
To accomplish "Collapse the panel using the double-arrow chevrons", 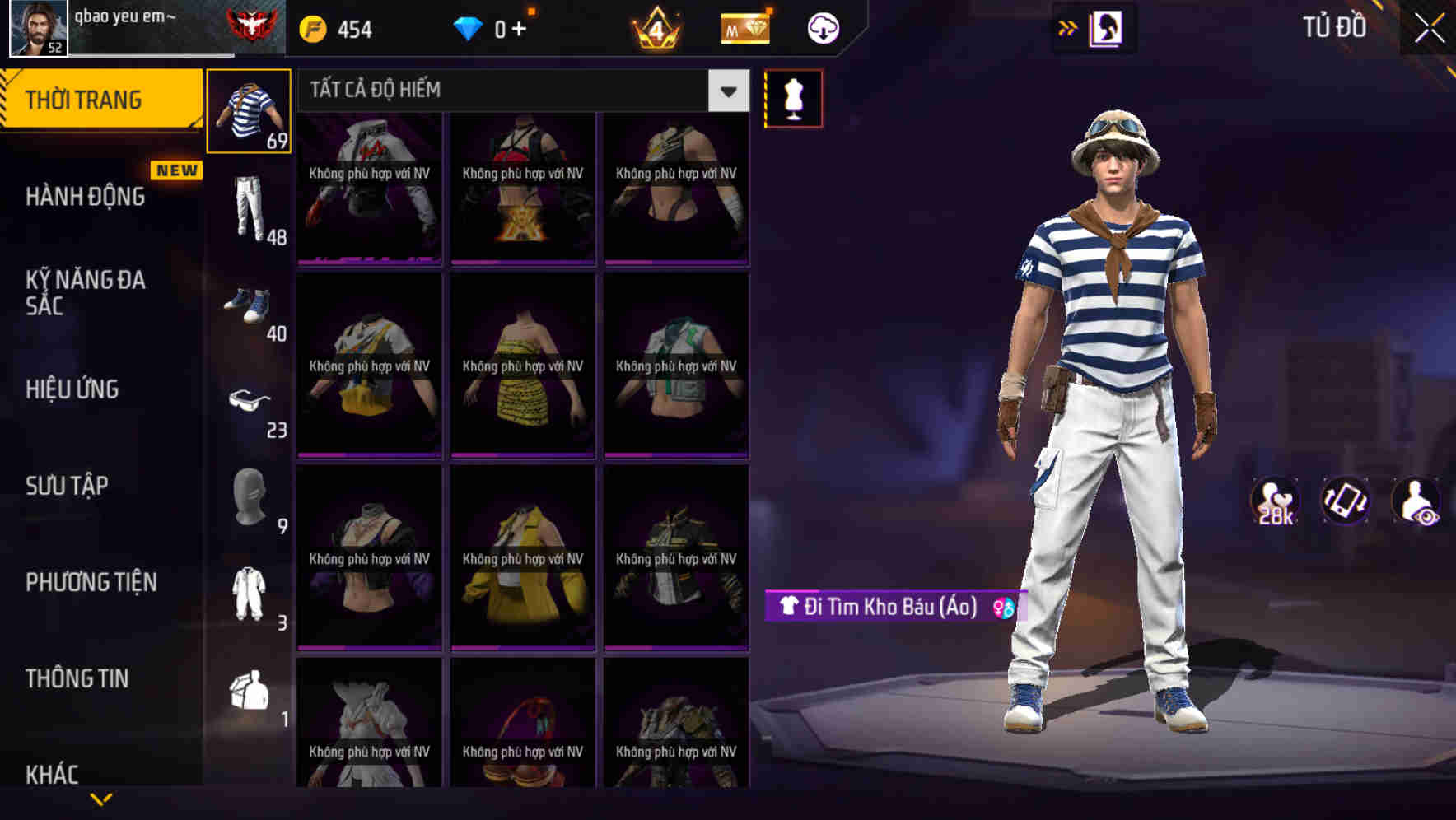I will [1068, 27].
